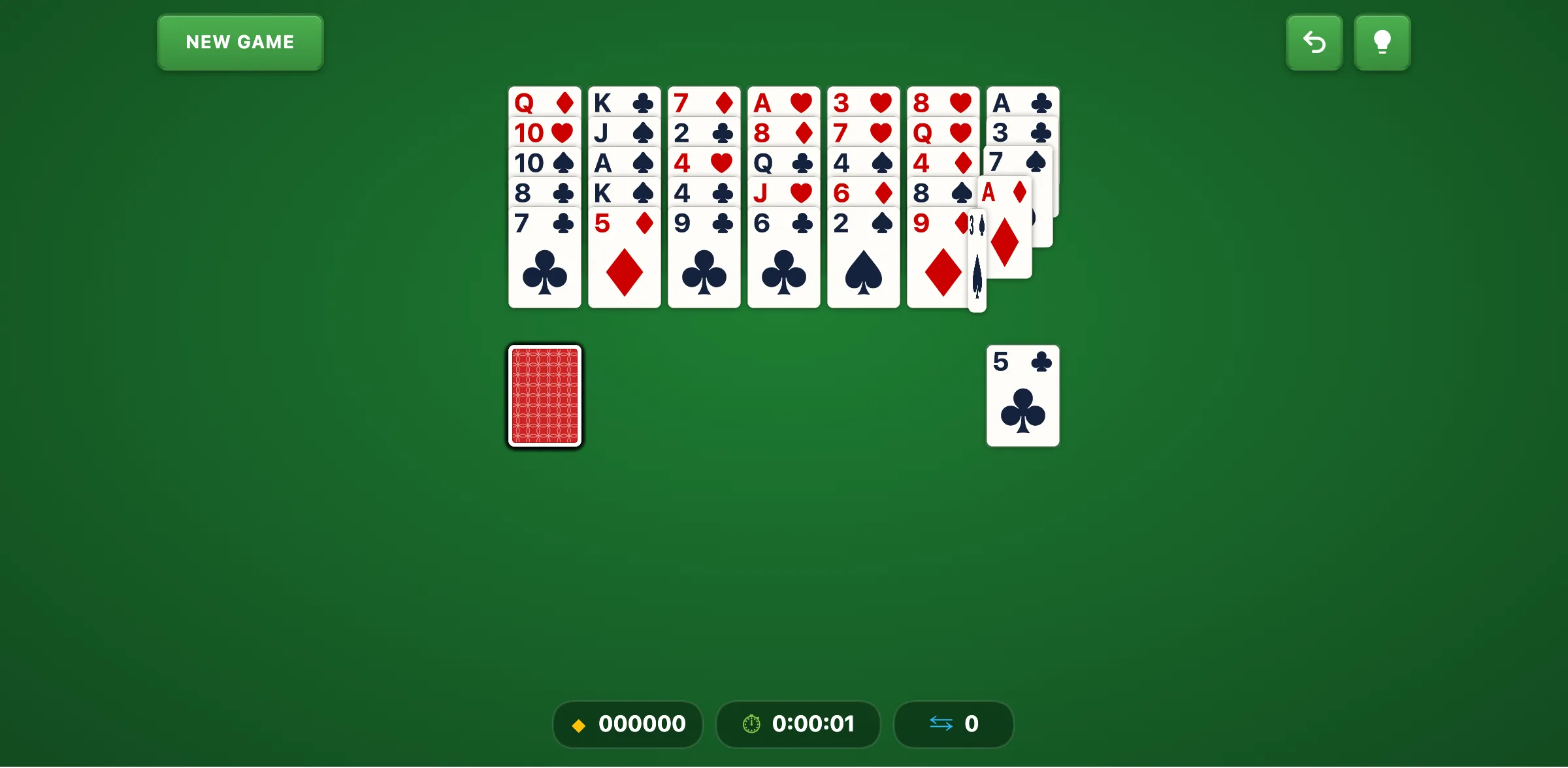Image resolution: width=1568 pixels, height=768 pixels.
Task: Select the 7 of clubs in the first column
Action: pyautogui.click(x=544, y=261)
